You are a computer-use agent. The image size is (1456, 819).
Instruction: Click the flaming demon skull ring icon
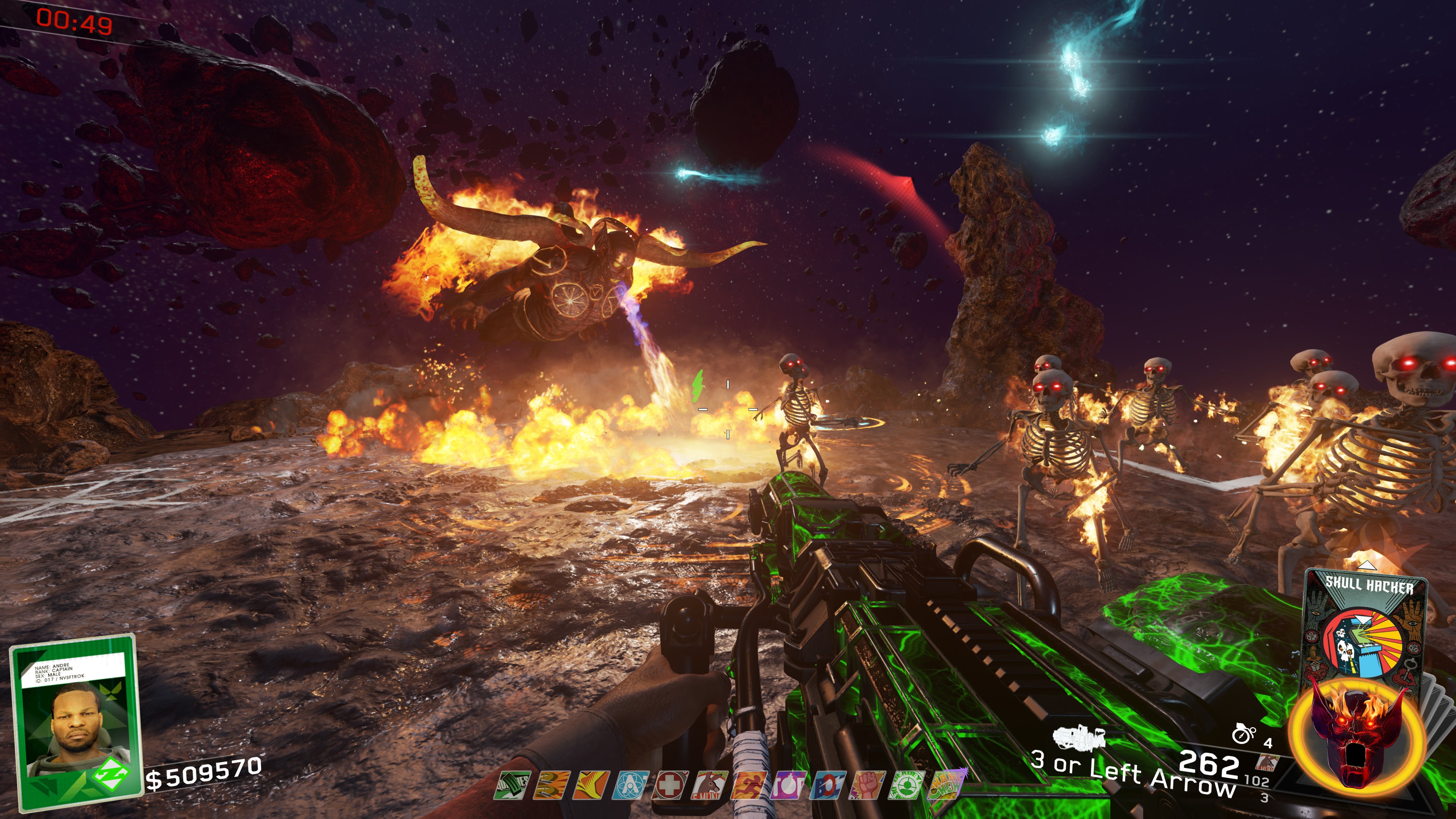(x=1358, y=735)
